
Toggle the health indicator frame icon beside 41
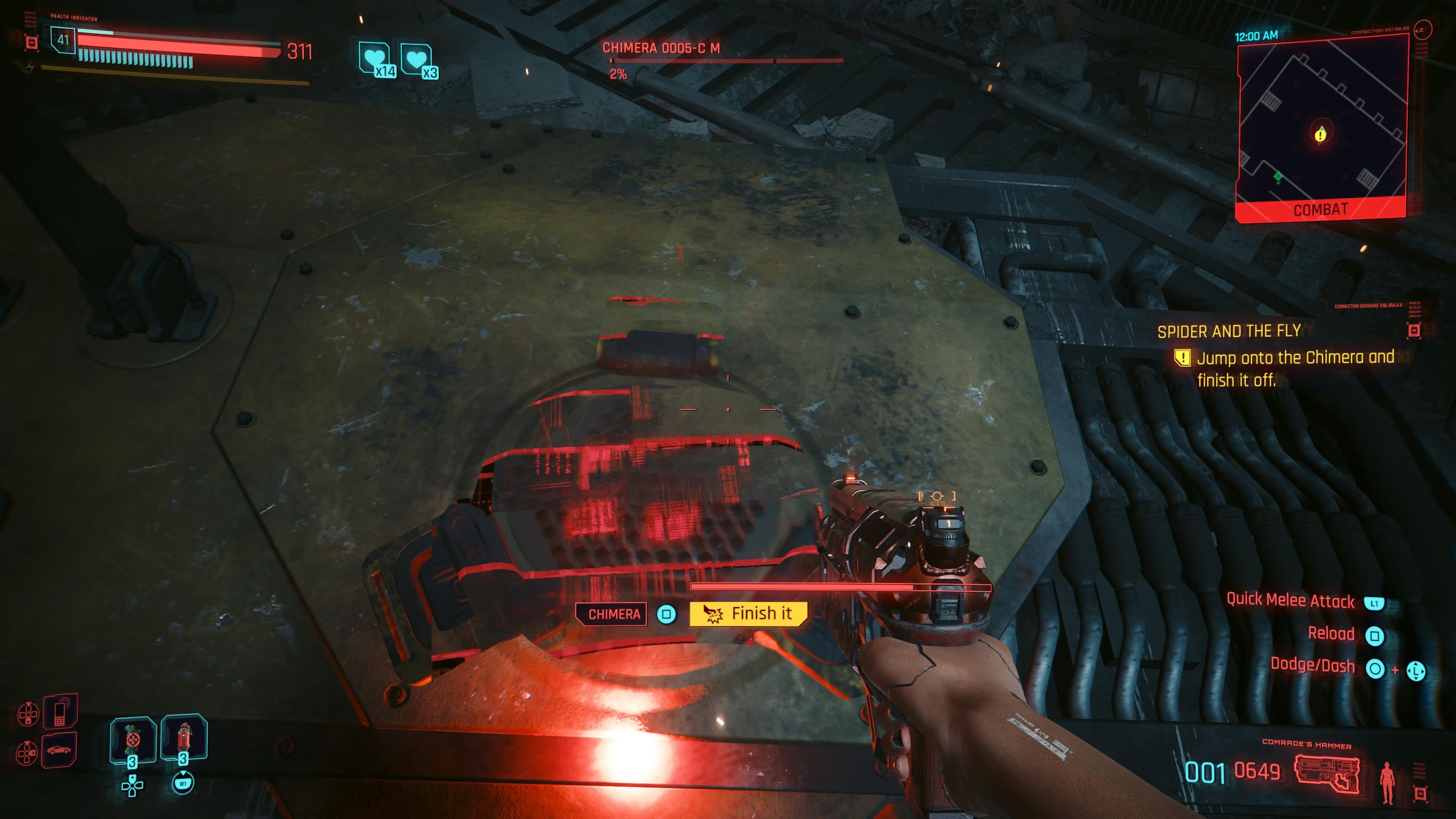(x=31, y=43)
